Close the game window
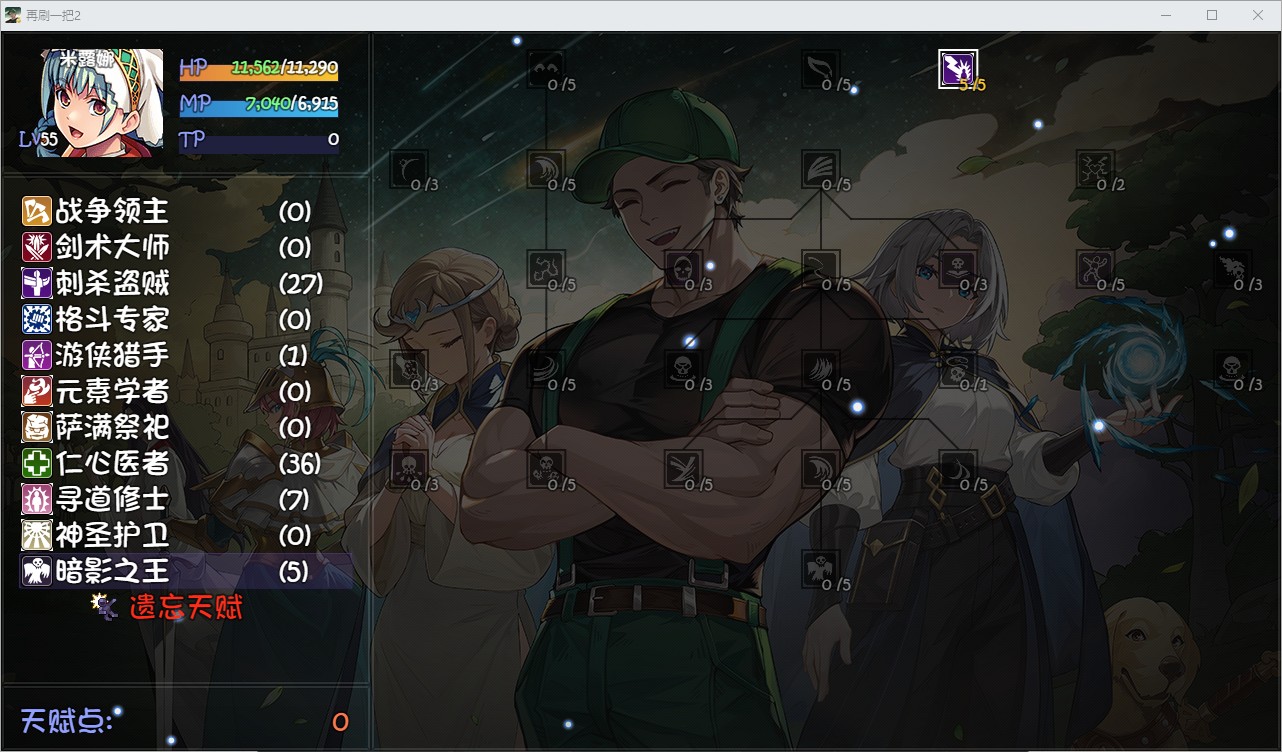Viewport: 1282px width, 752px height. pyautogui.click(x=1258, y=15)
